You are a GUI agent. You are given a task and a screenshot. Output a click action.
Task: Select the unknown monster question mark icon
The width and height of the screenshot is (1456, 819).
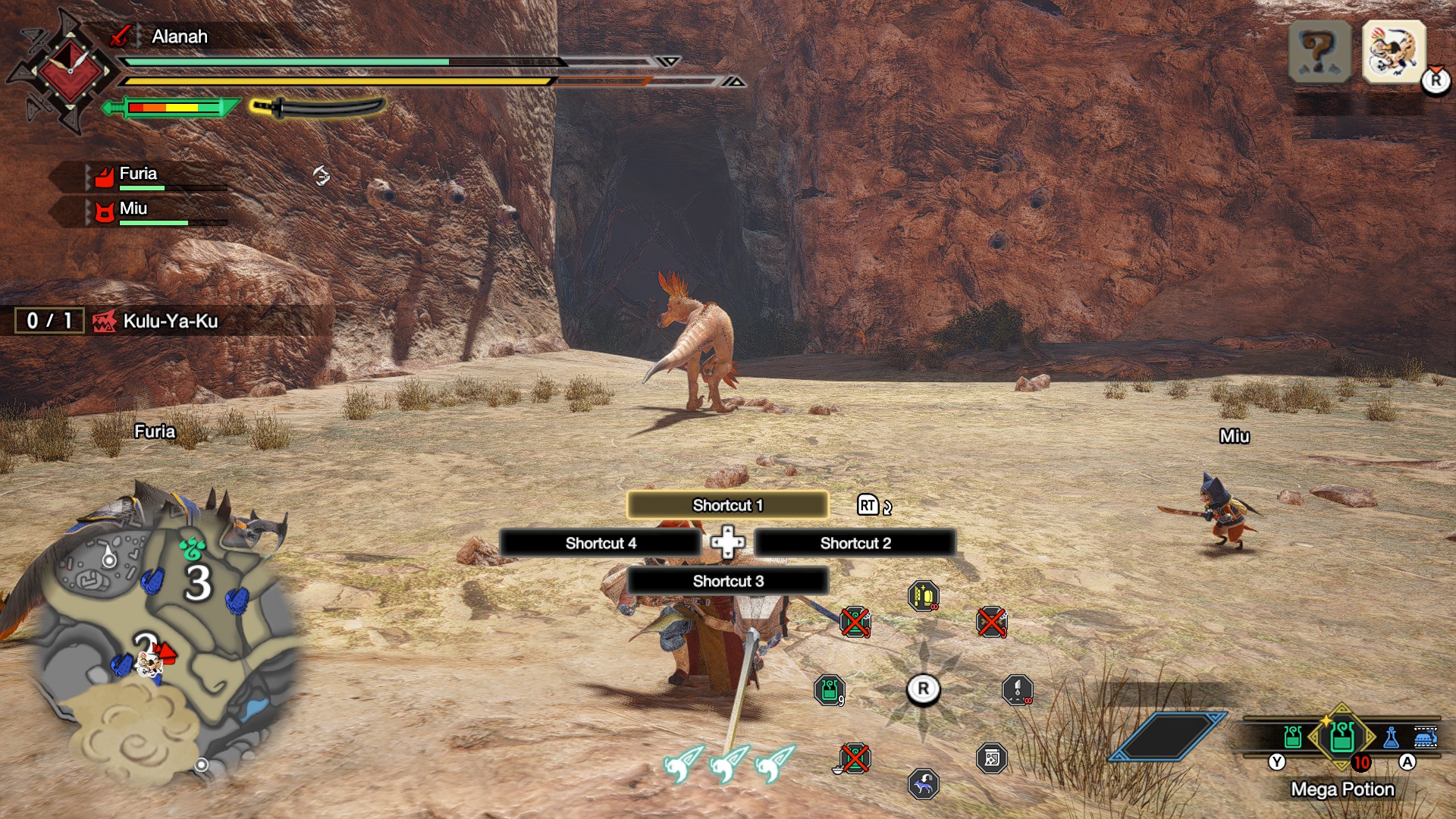[x=1319, y=51]
